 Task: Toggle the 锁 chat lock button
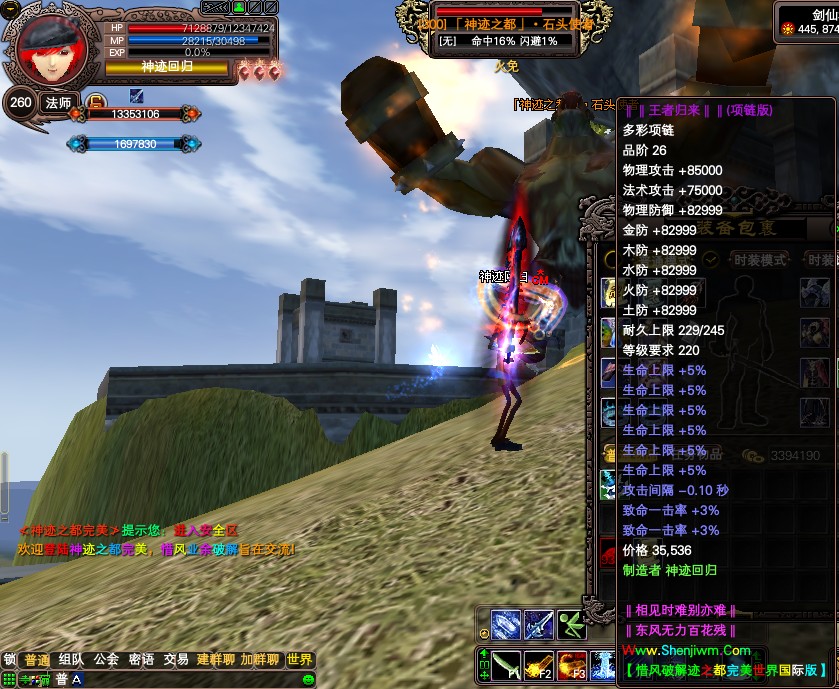[9, 660]
